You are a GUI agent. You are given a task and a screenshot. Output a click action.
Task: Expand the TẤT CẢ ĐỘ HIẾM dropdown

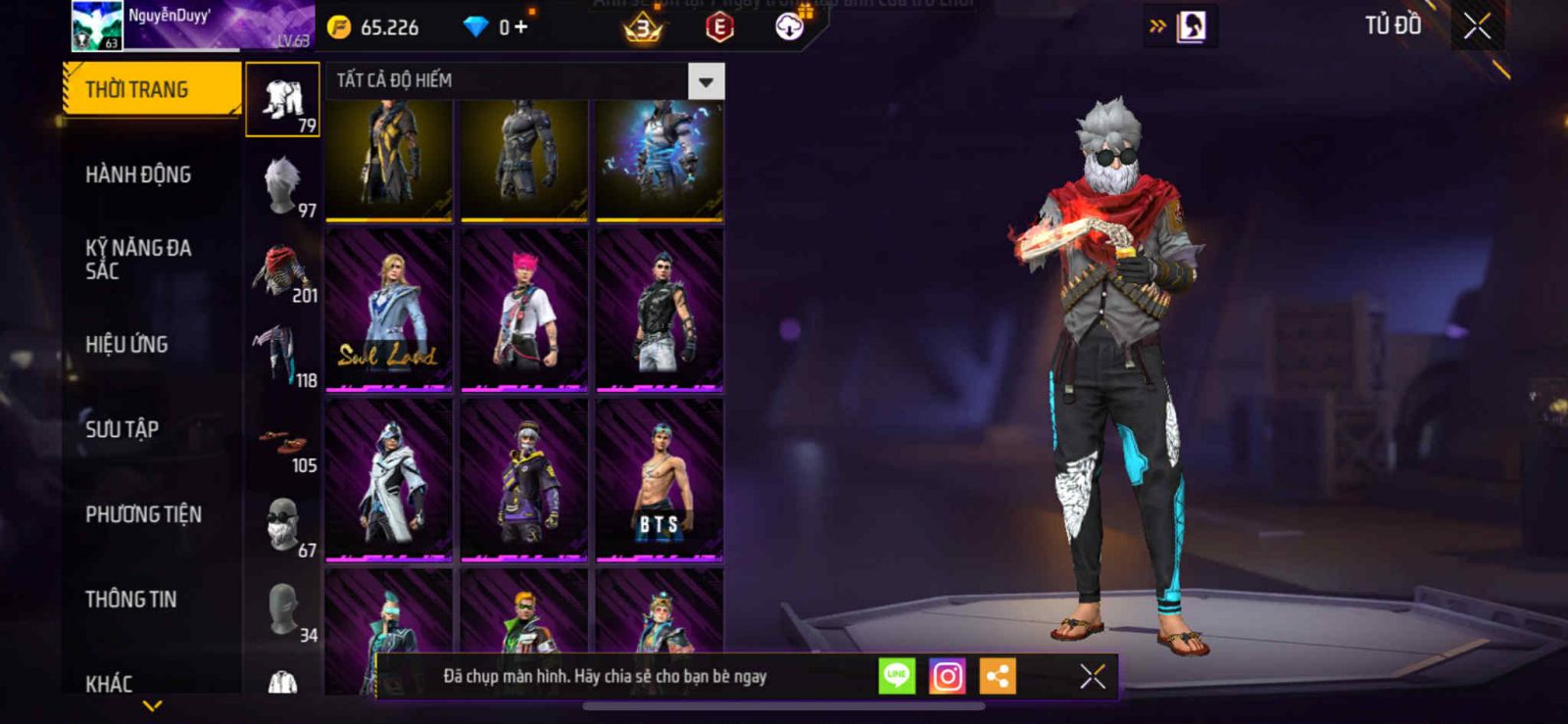coord(706,81)
